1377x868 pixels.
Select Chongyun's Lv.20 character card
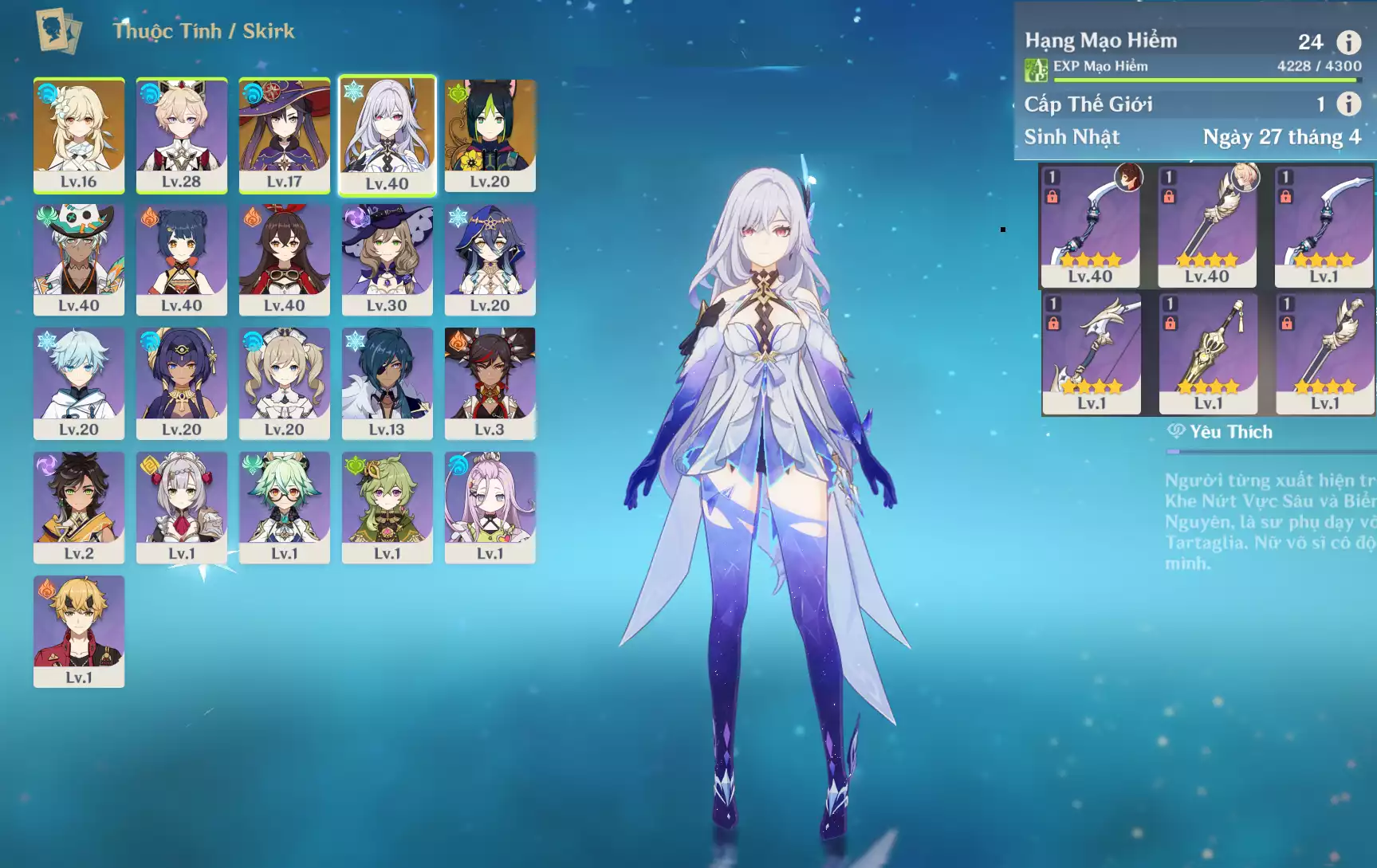tap(79, 383)
